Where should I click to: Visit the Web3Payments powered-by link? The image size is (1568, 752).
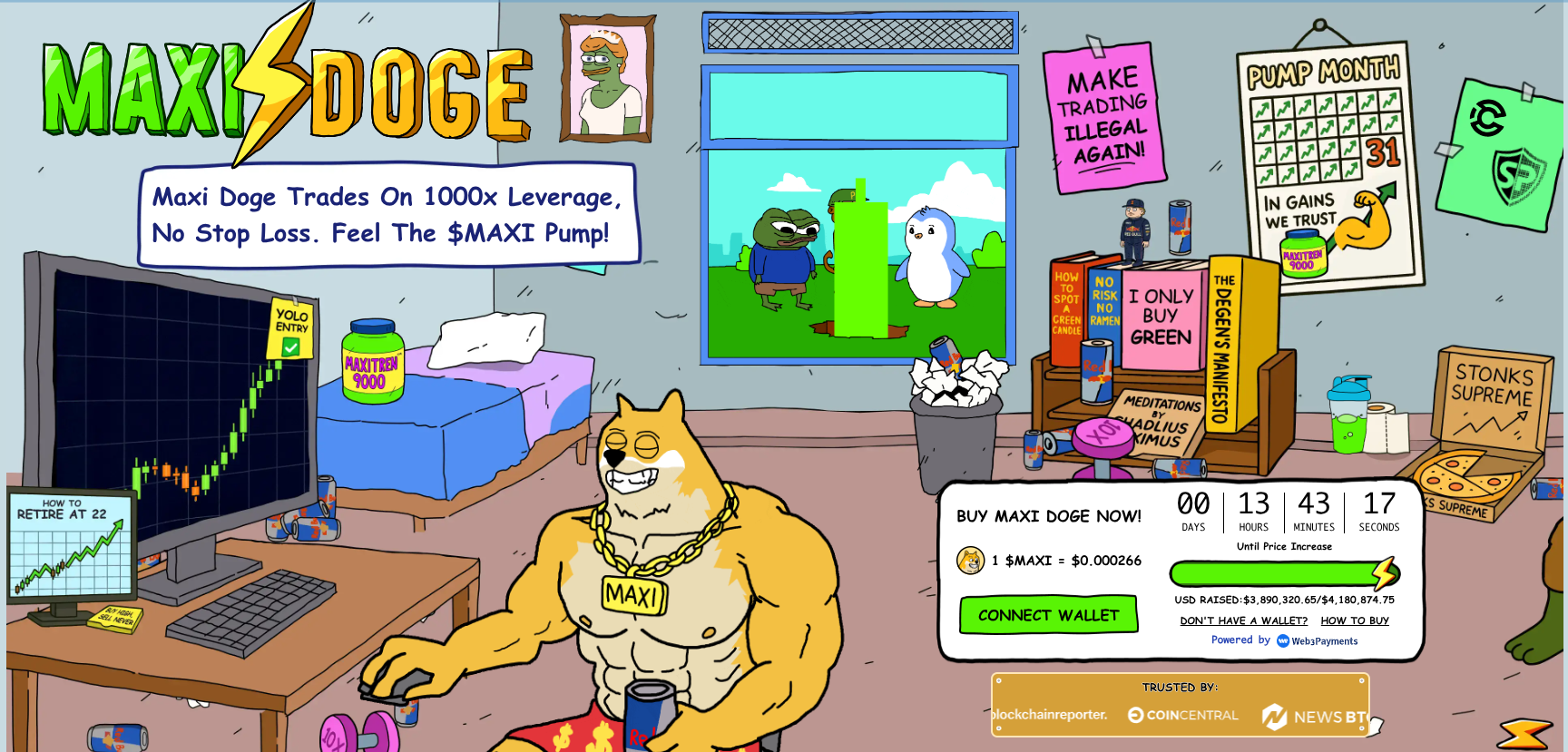pos(1317,641)
